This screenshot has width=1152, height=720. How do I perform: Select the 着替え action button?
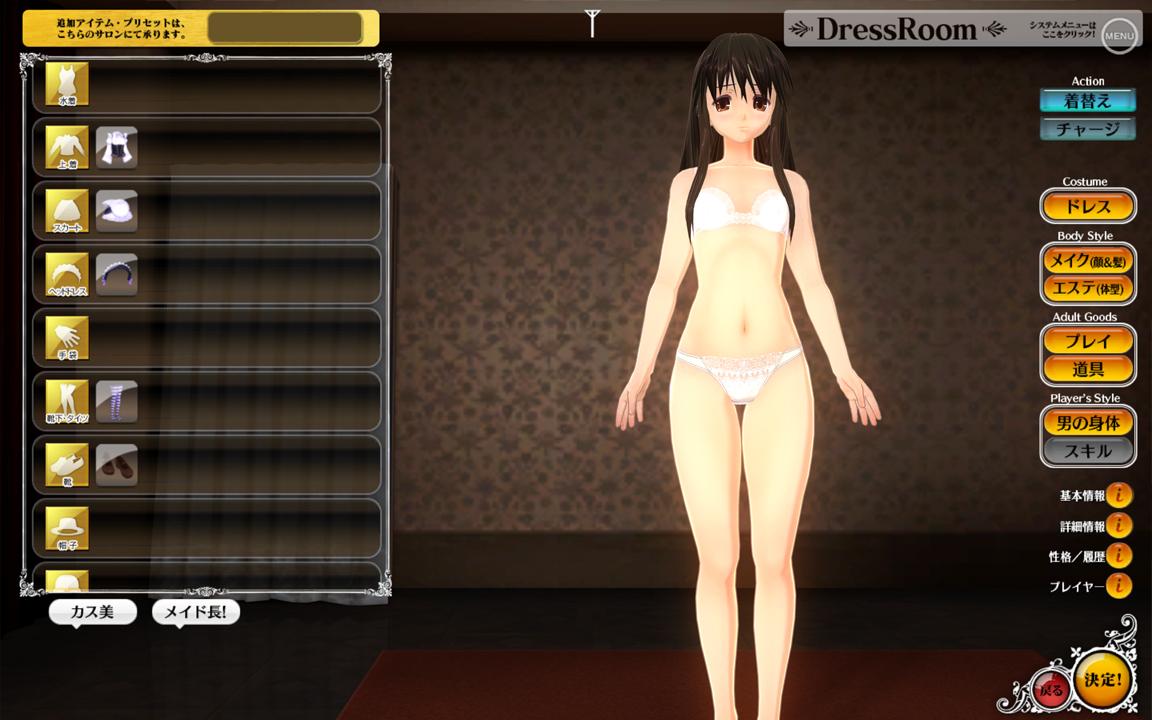pyautogui.click(x=1088, y=101)
